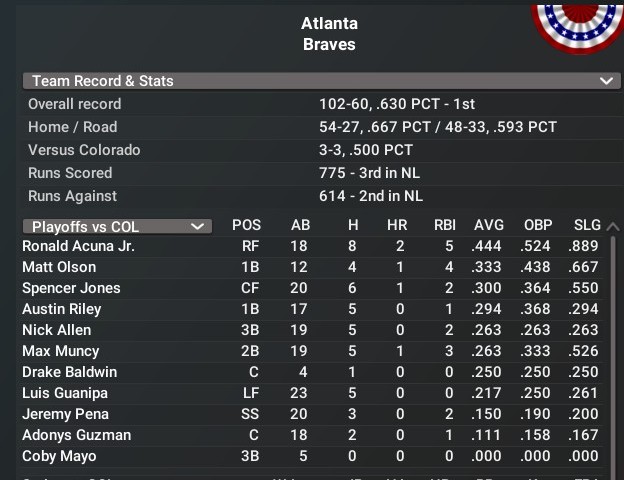The image size is (624, 480).
Task: Open the Playoffs vs COL dropdown
Action: tap(117, 226)
